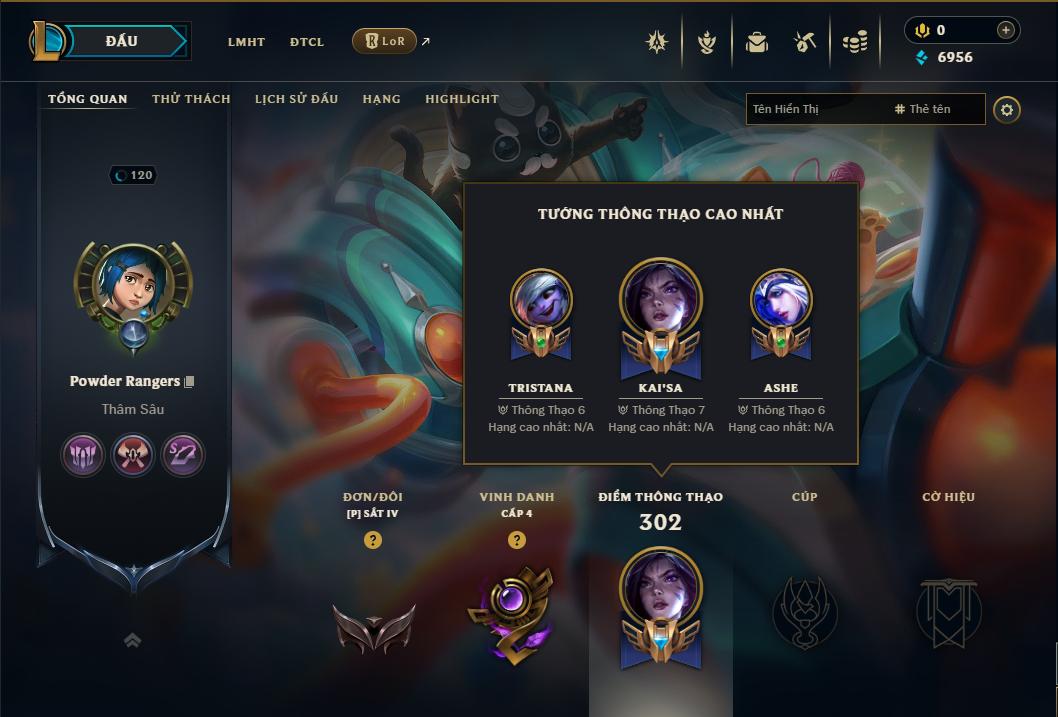Go to the ĐTCL section

click(307, 42)
